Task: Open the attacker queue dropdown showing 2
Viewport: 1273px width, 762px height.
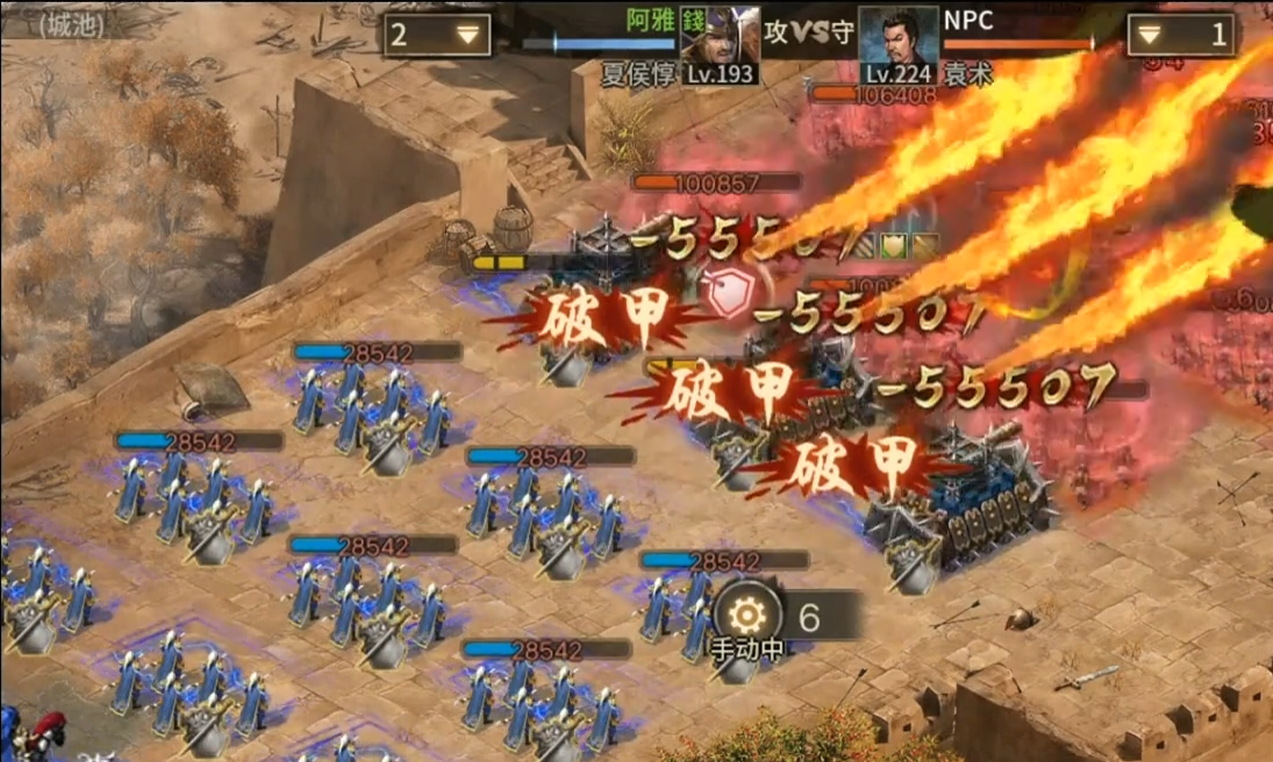Action: click(437, 35)
